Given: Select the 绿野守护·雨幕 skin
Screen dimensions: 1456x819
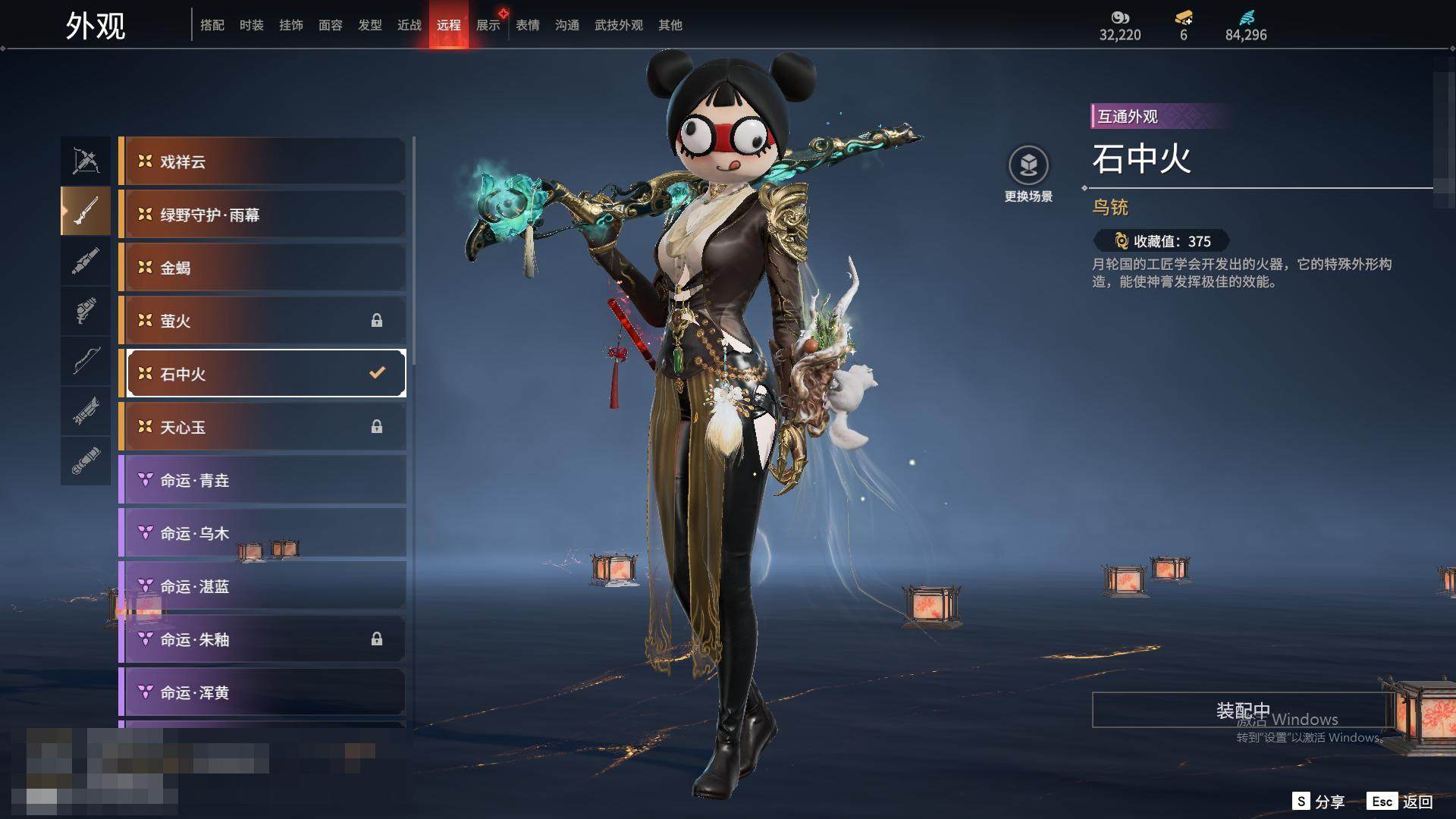Looking at the screenshot, I should [x=262, y=215].
